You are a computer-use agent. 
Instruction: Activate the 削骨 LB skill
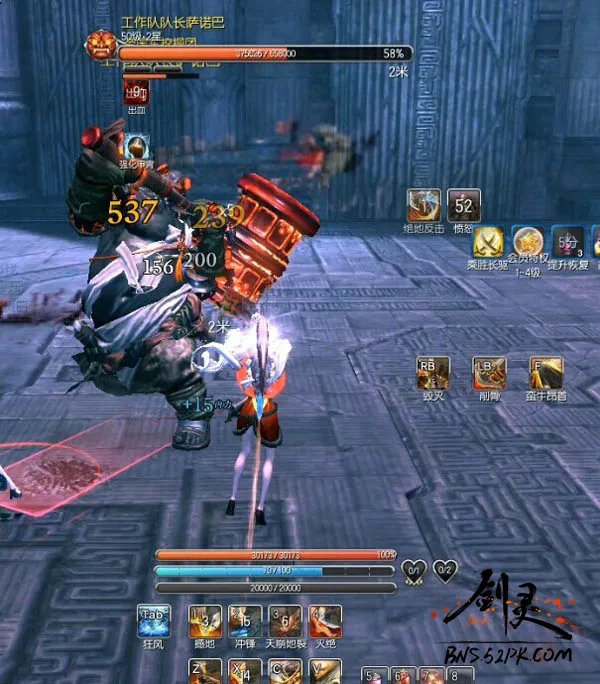[x=489, y=372]
